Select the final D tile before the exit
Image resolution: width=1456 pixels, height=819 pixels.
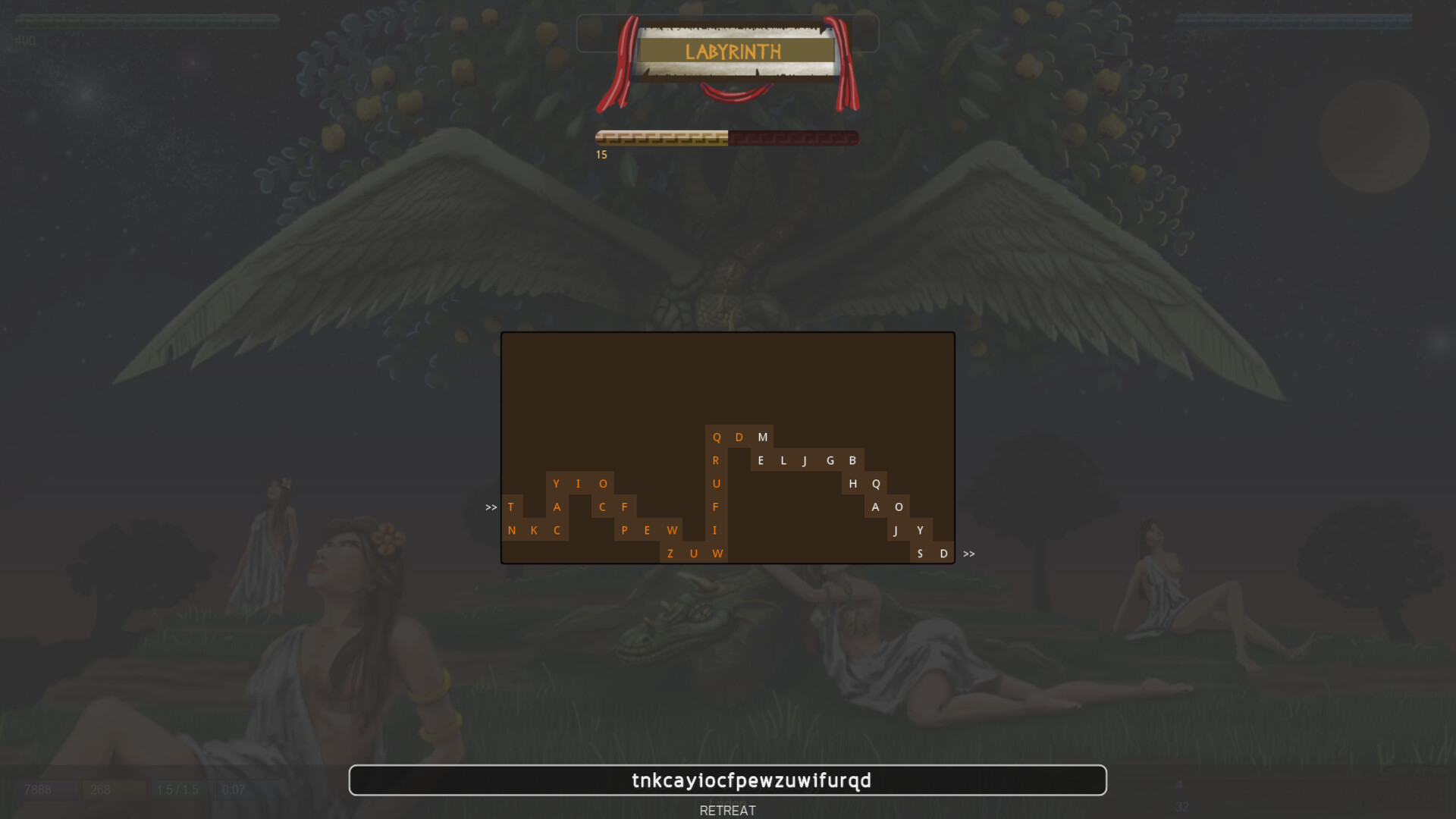pos(943,554)
